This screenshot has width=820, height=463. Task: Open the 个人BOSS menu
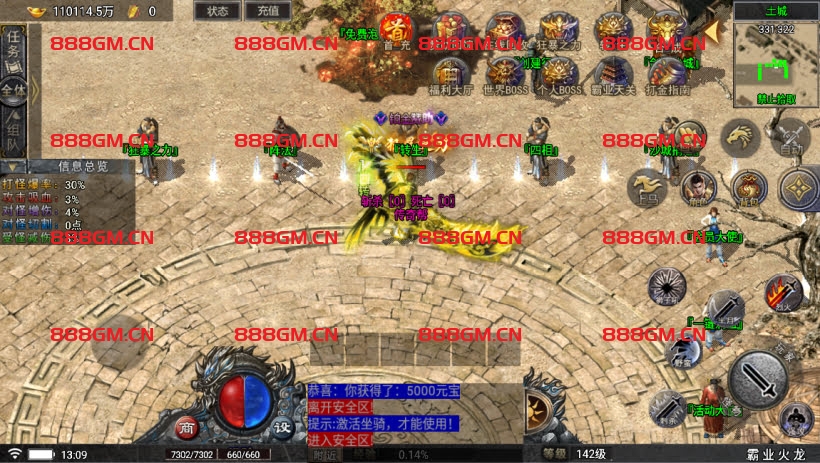(x=557, y=74)
